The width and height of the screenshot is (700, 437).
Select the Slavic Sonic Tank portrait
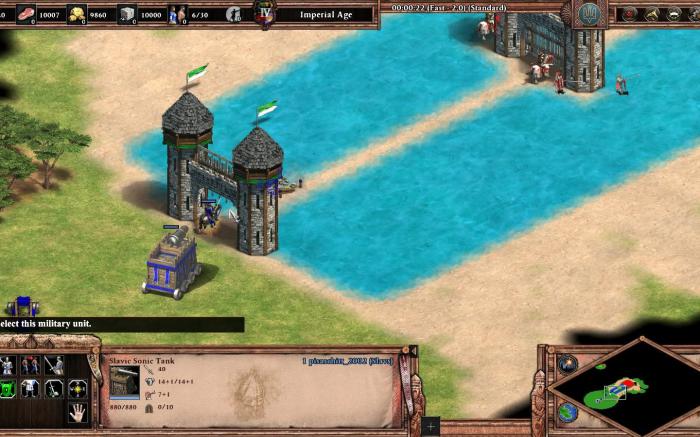pos(124,381)
